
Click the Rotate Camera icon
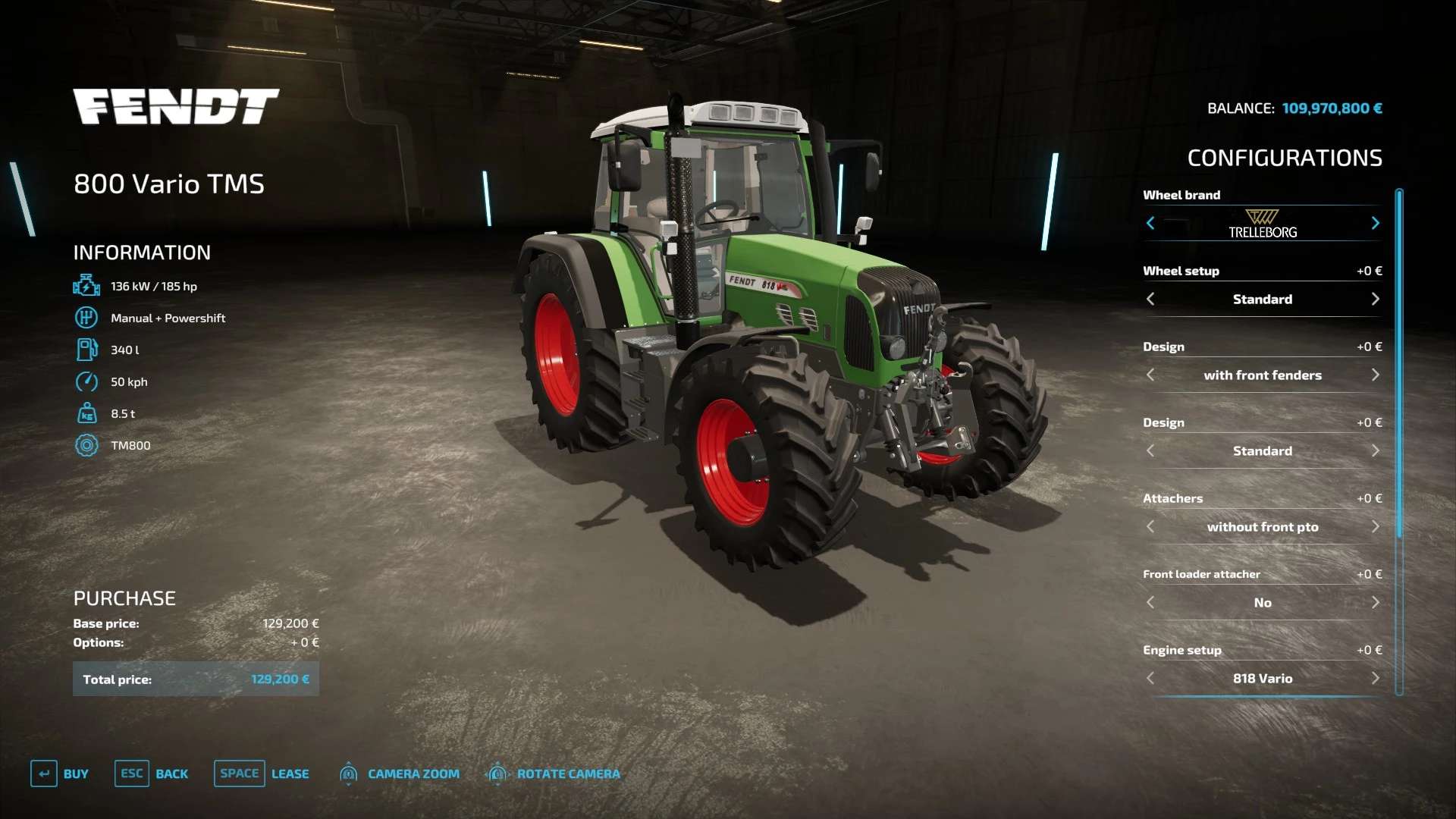click(498, 773)
